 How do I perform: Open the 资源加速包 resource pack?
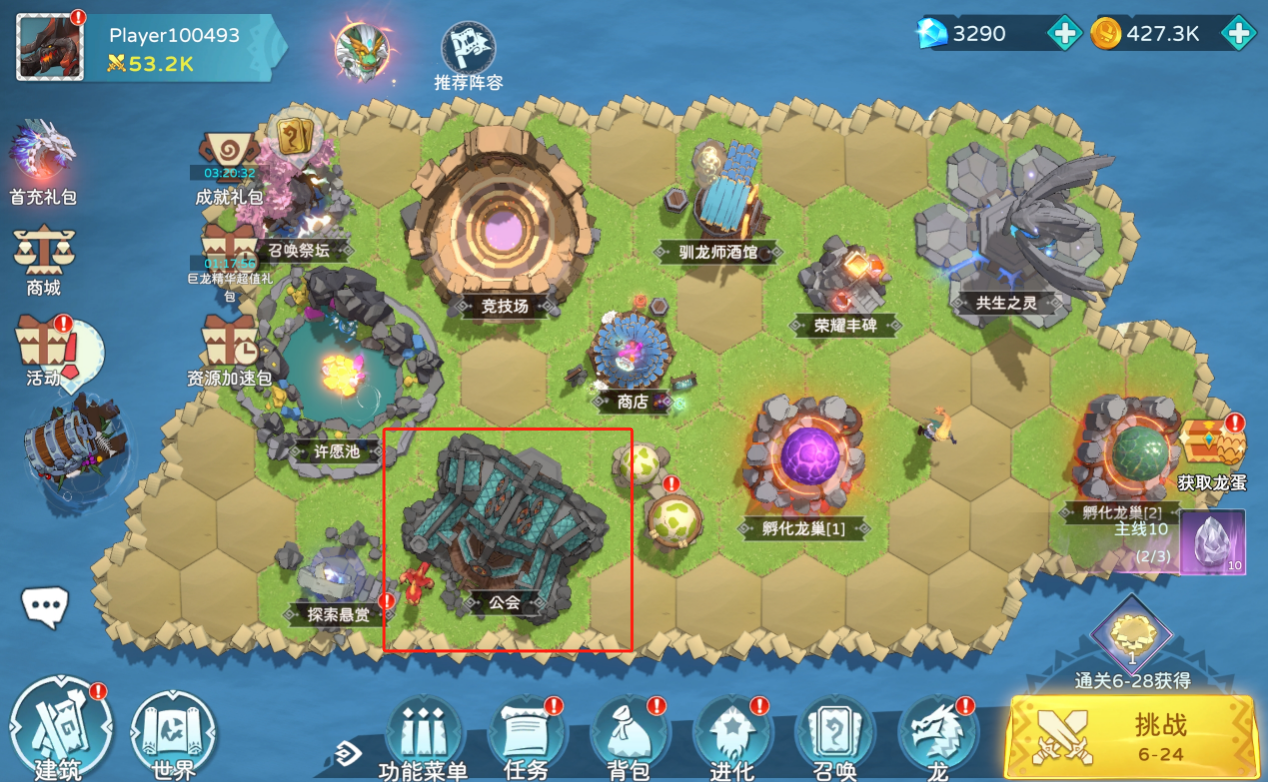(229, 350)
